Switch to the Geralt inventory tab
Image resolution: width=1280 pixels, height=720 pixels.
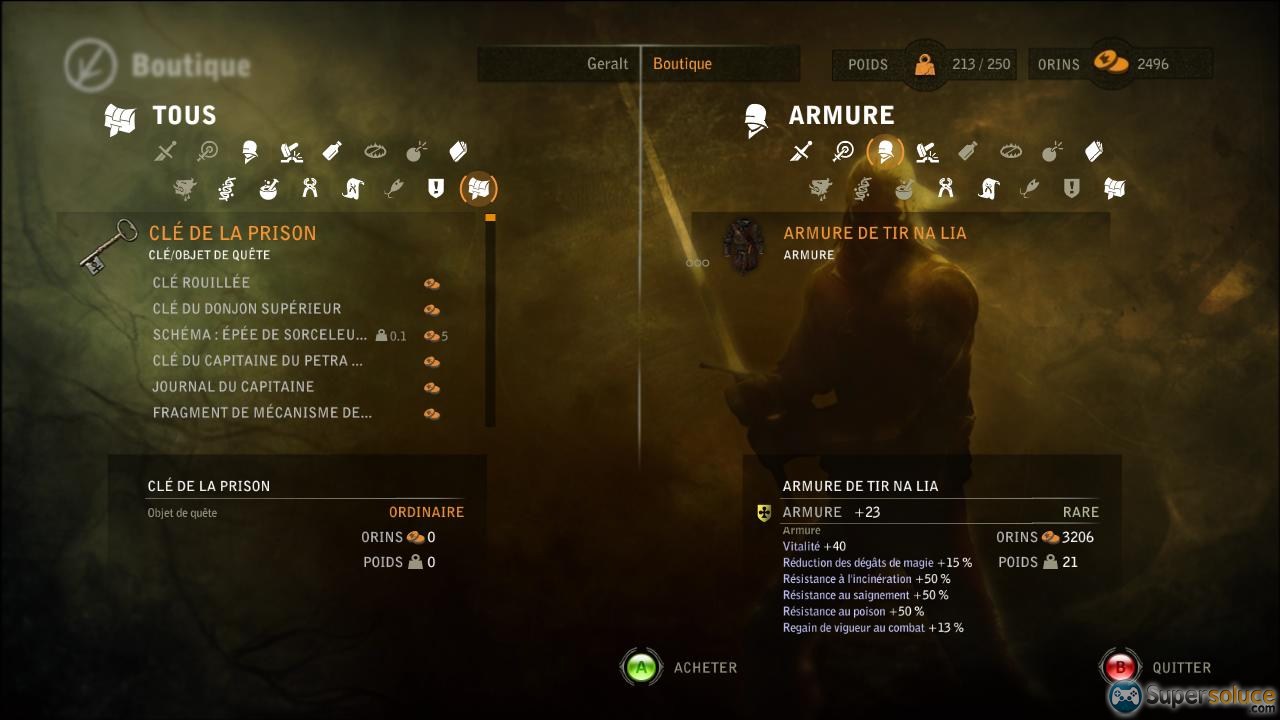click(x=607, y=64)
